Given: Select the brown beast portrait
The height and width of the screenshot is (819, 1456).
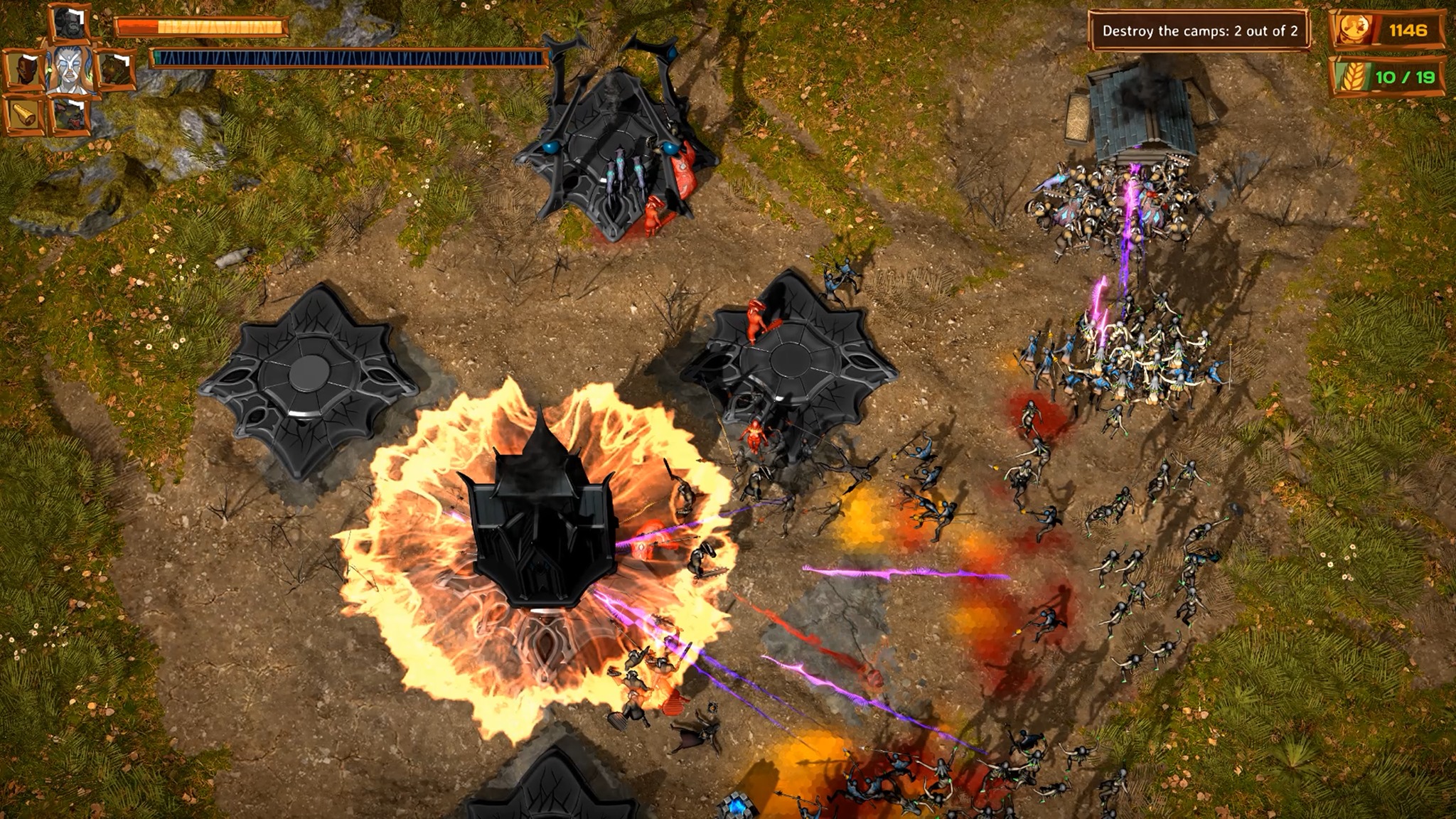Looking at the screenshot, I should (x=114, y=69).
